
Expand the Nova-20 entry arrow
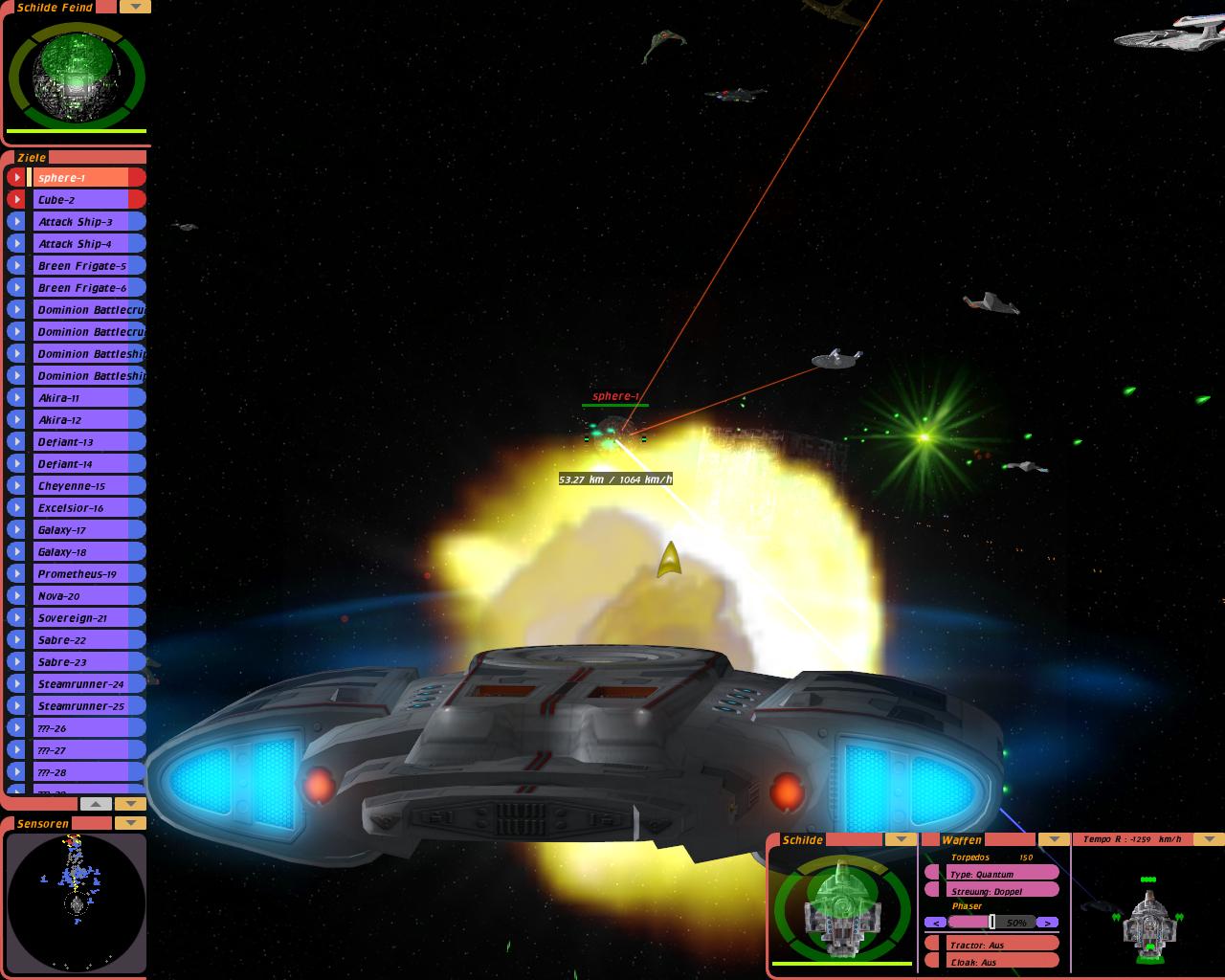[16, 595]
